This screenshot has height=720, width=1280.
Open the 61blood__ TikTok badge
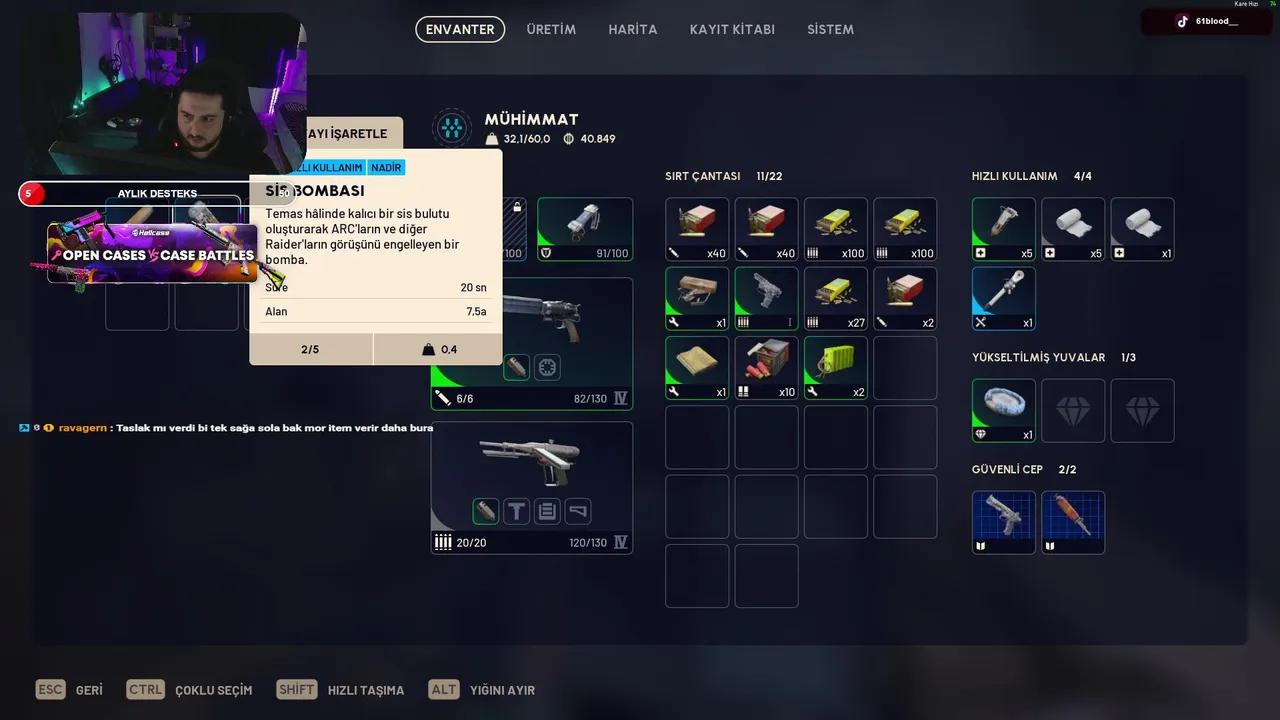pos(1206,21)
